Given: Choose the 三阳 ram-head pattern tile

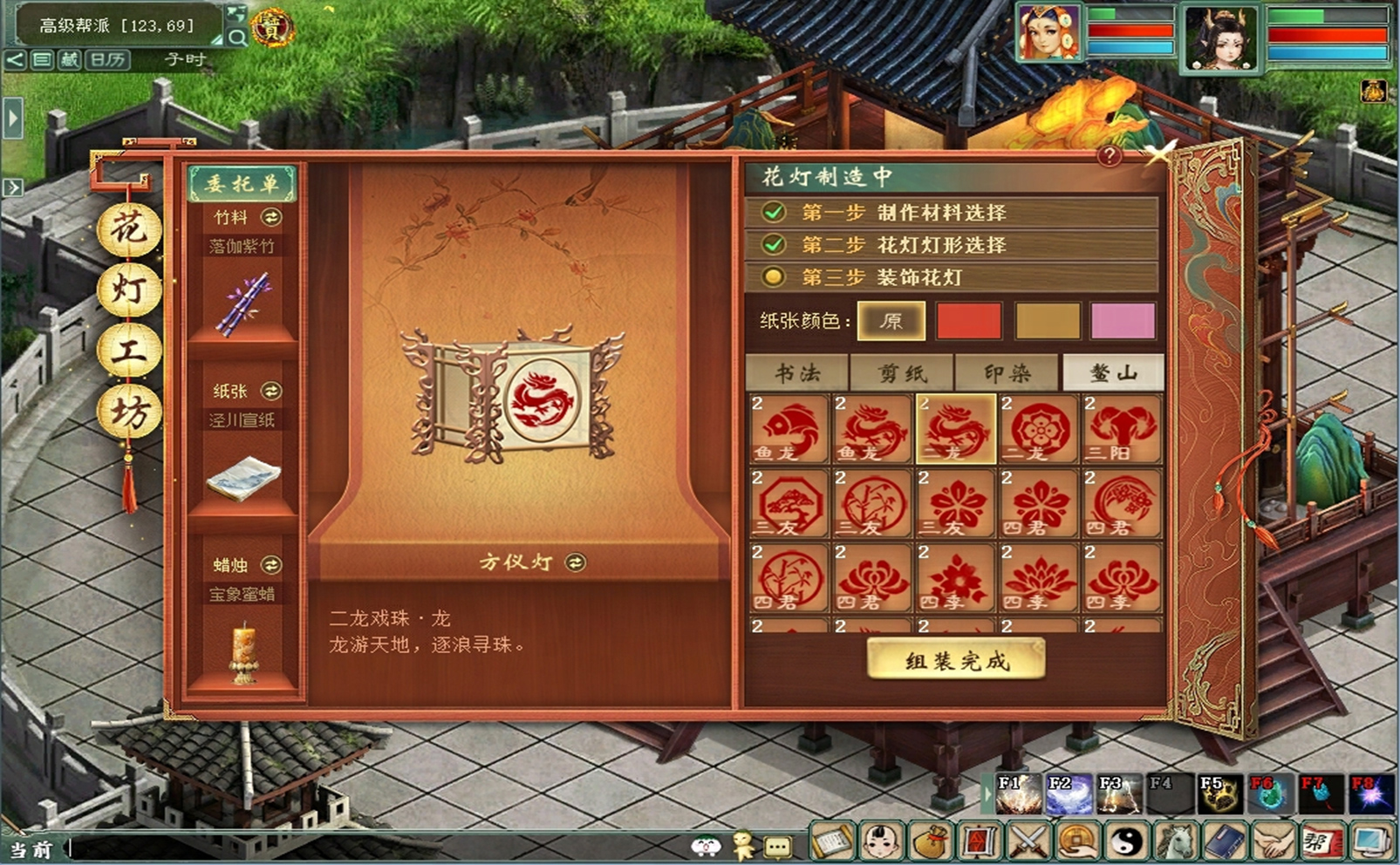Looking at the screenshot, I should point(1123,428).
